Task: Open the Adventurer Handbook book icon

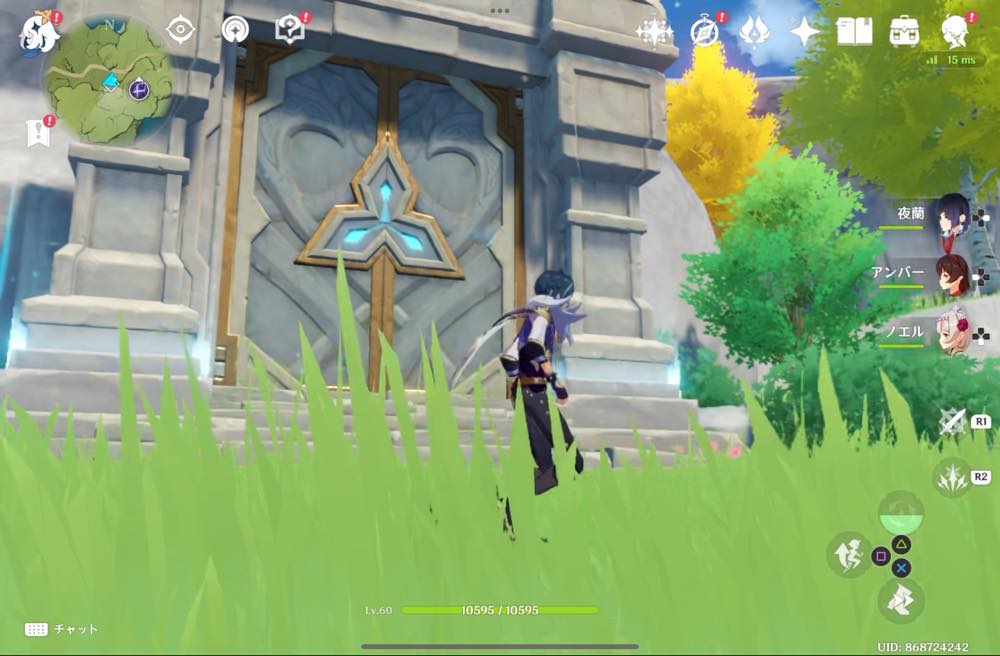Action: tap(854, 32)
